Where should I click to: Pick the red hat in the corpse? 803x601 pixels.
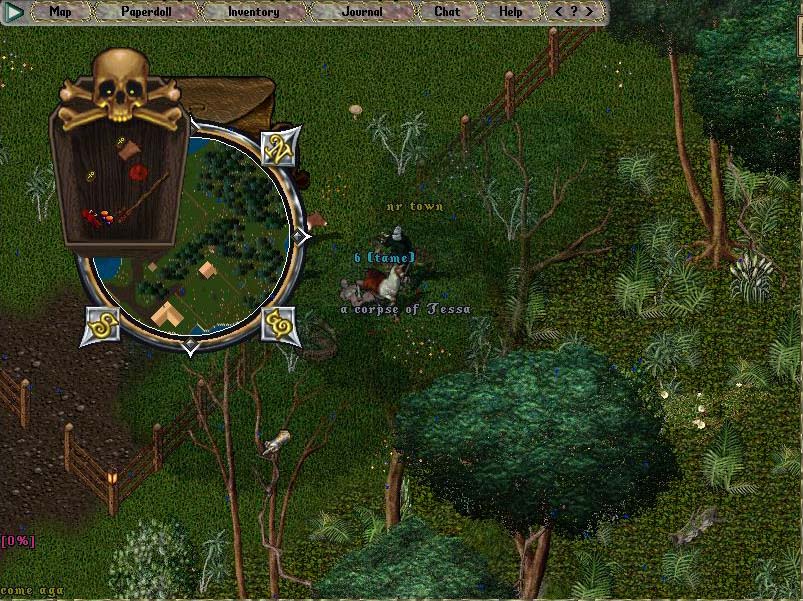coord(139,174)
